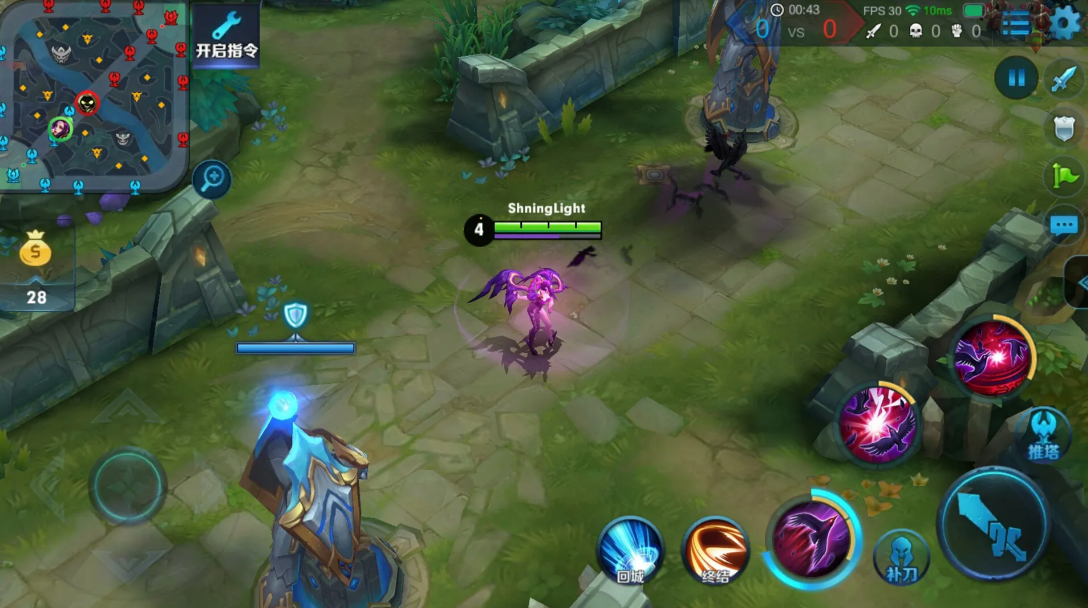Image resolution: width=1088 pixels, height=608 pixels.
Task: Use the 终结 summoner spell
Action: [x=715, y=550]
